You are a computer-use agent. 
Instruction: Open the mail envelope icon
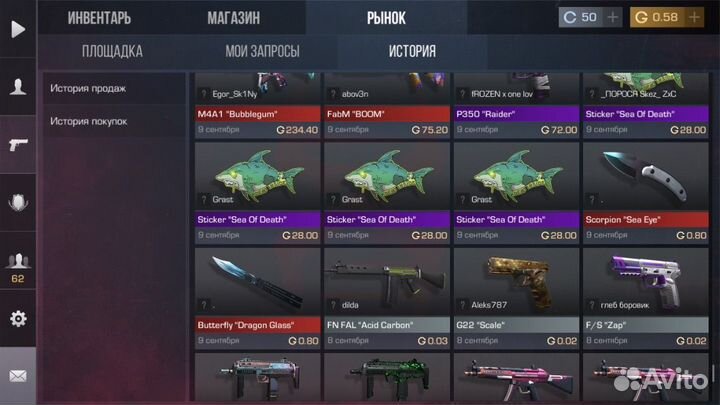(18, 376)
